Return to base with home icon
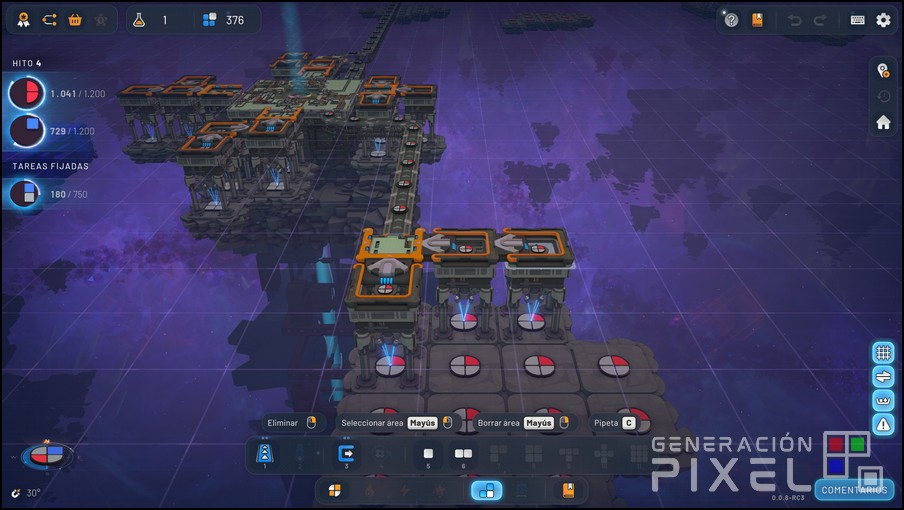The width and height of the screenshot is (904, 510). click(883, 122)
